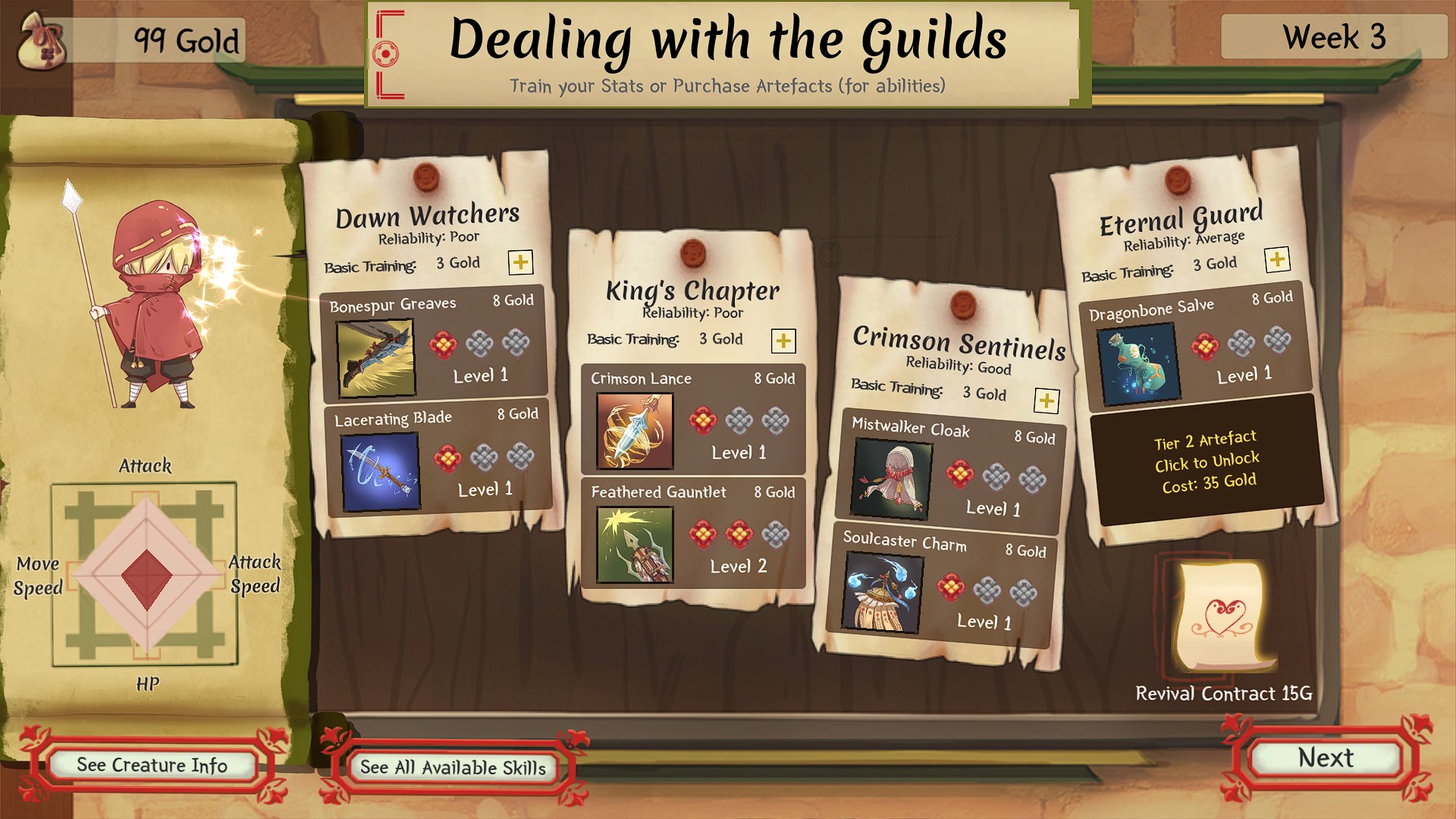Buy Dawn Watchers basic training plus

pos(520,262)
